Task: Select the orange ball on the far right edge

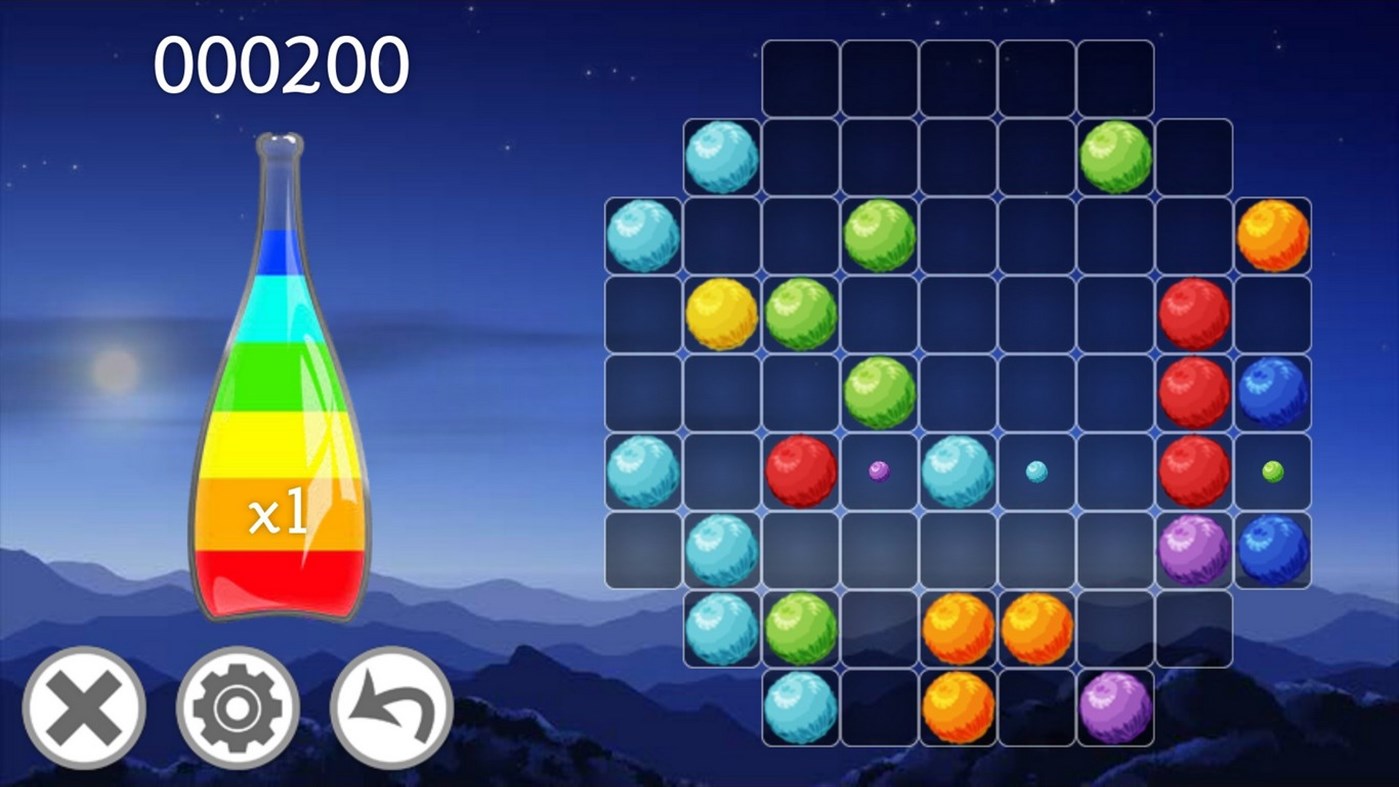Action: (1273, 235)
